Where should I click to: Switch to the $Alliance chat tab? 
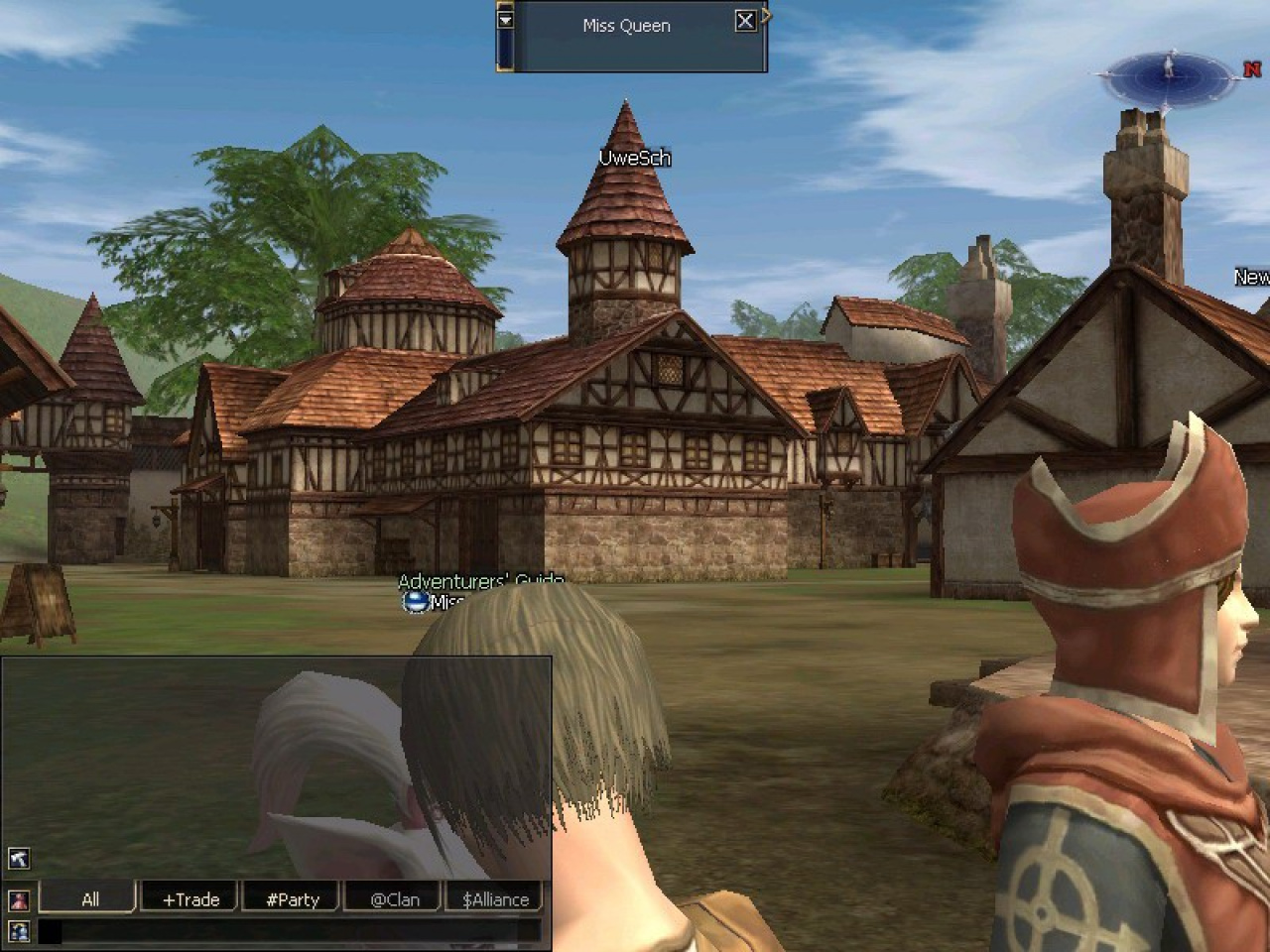pyautogui.click(x=495, y=899)
